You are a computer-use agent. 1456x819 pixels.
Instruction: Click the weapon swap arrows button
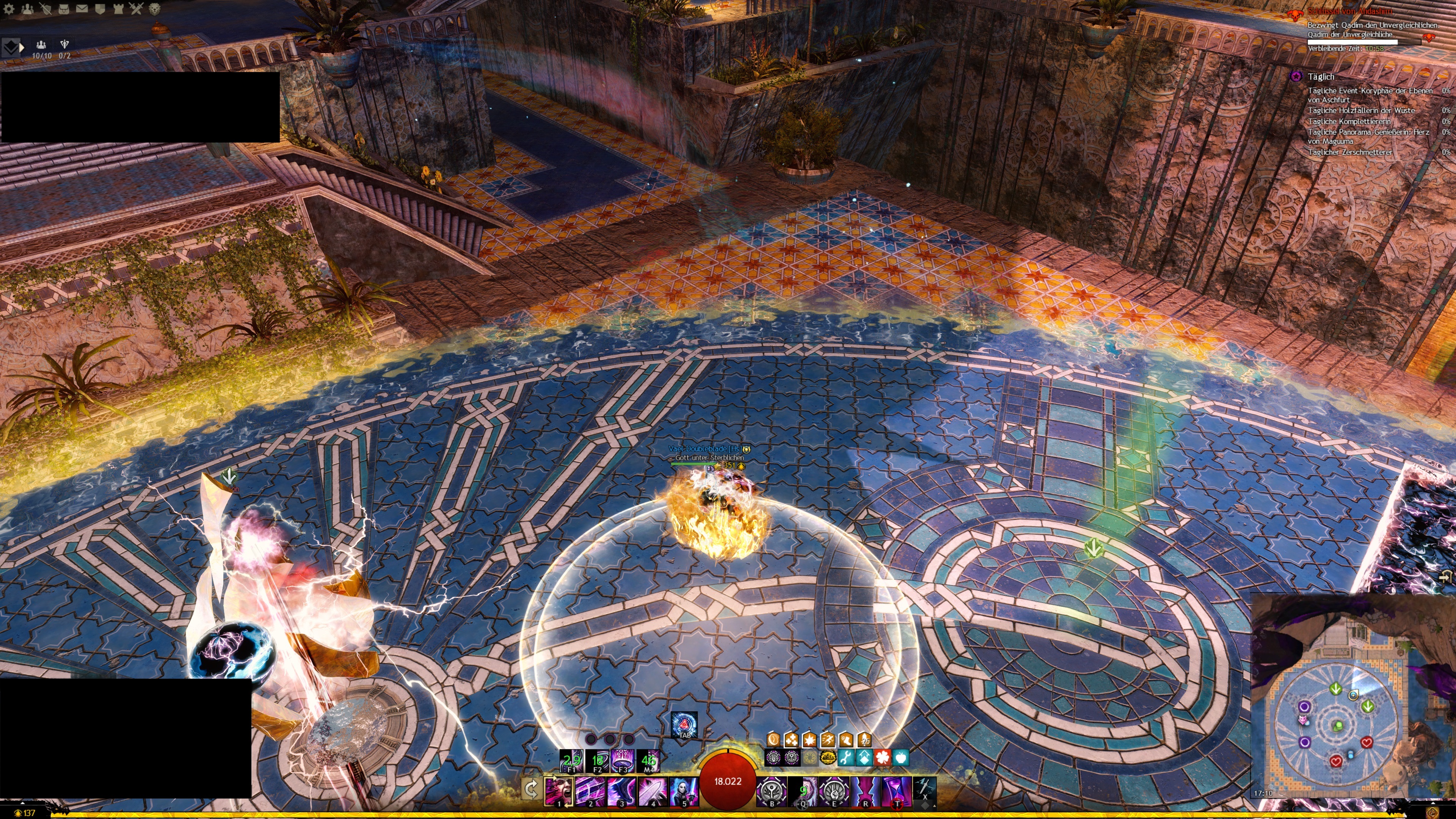(x=531, y=789)
